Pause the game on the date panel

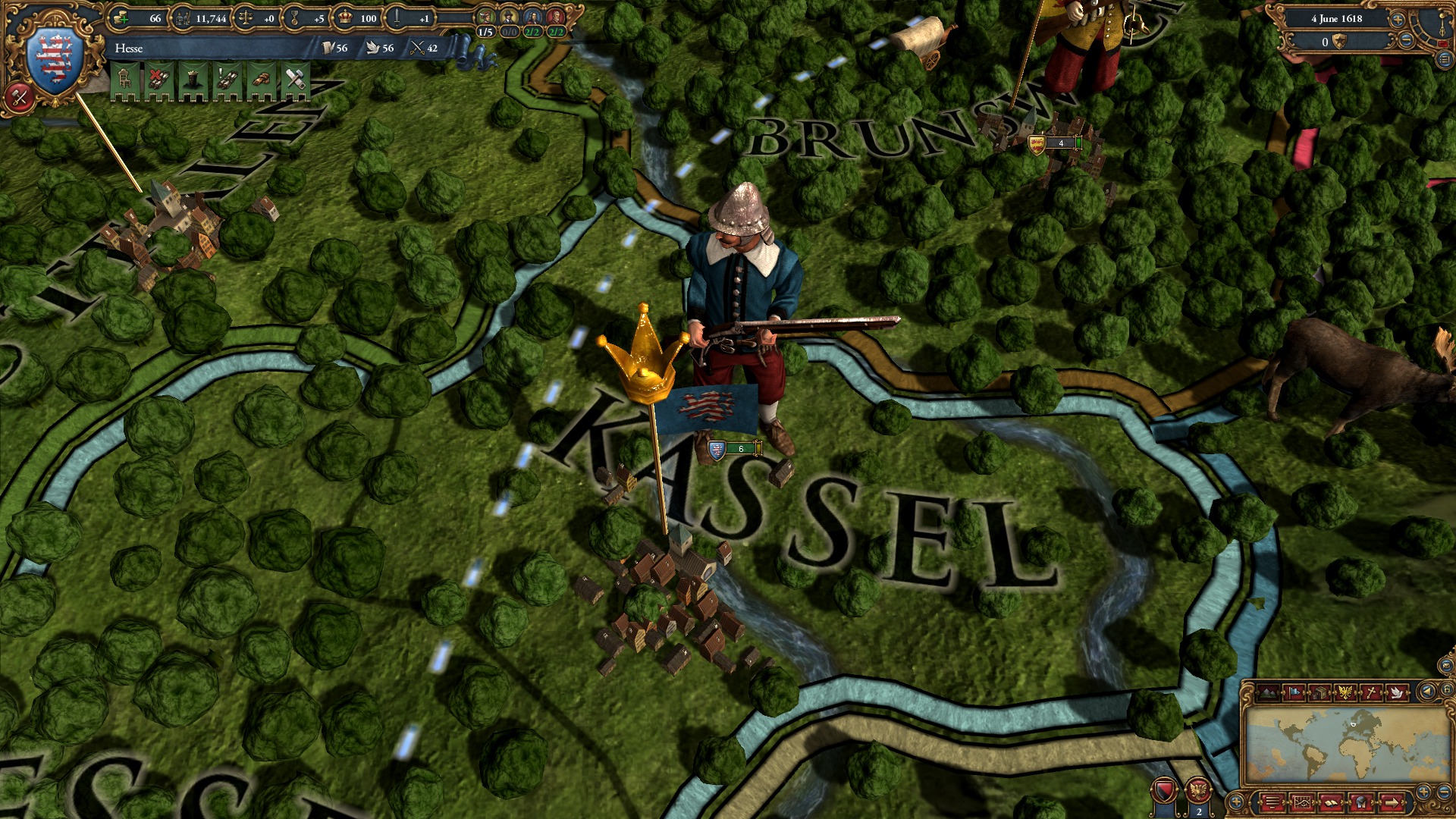(x=1337, y=19)
